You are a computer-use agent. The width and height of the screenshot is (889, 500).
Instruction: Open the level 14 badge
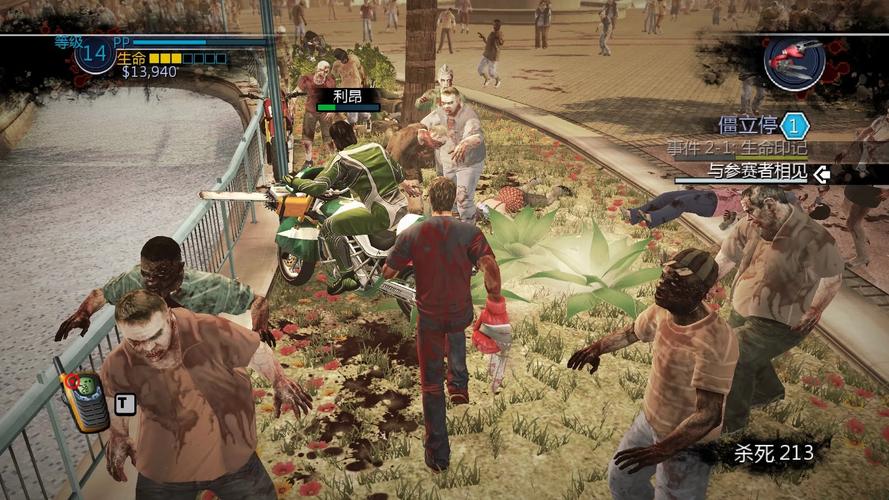[x=93, y=56]
